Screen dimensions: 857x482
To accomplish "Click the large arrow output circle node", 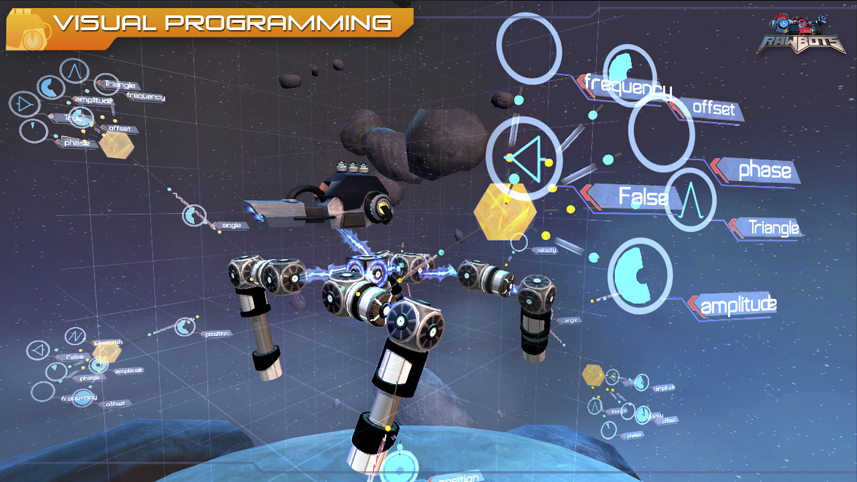I will [524, 158].
